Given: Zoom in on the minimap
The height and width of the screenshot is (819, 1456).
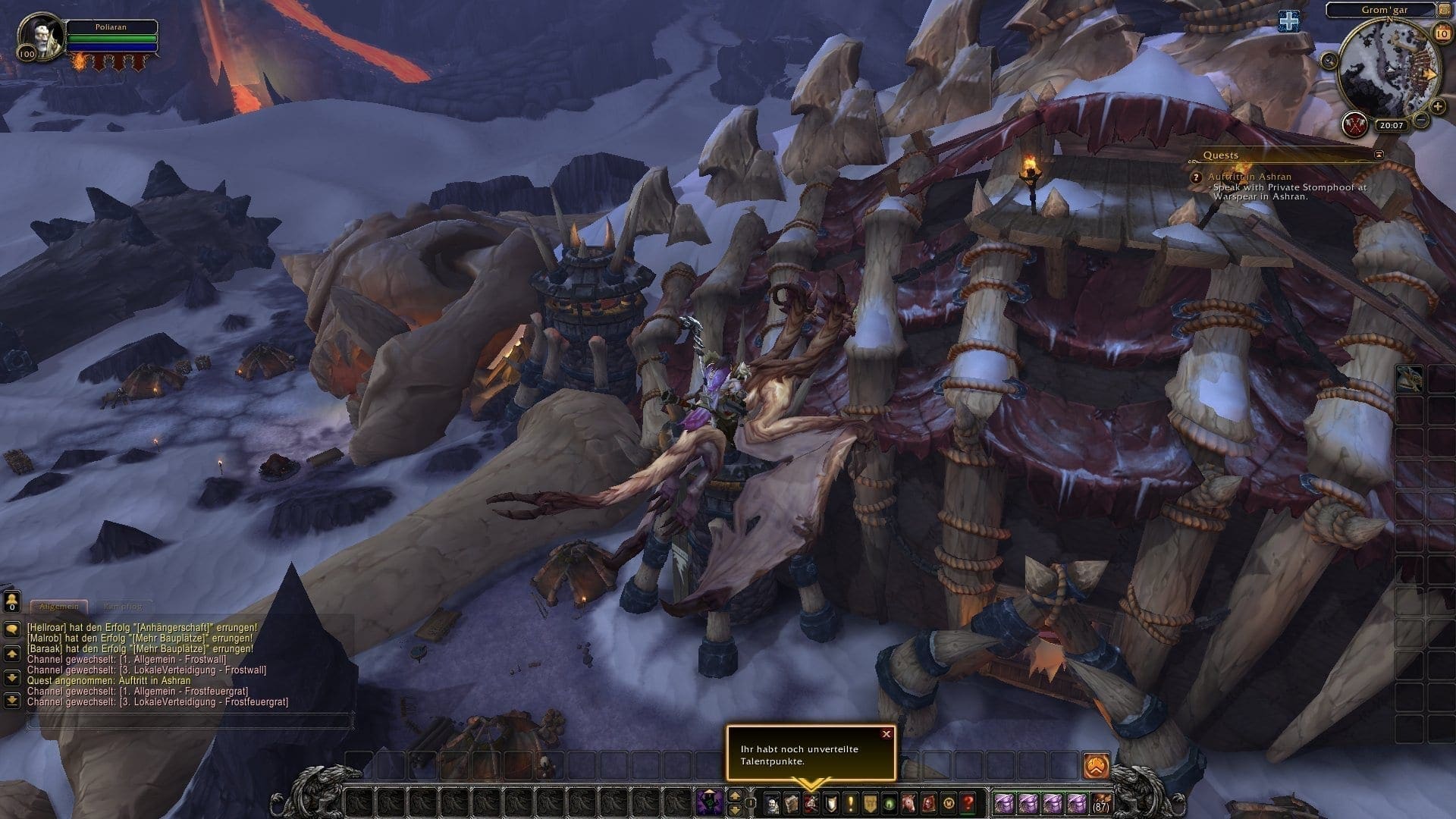Looking at the screenshot, I should pos(1439,106).
